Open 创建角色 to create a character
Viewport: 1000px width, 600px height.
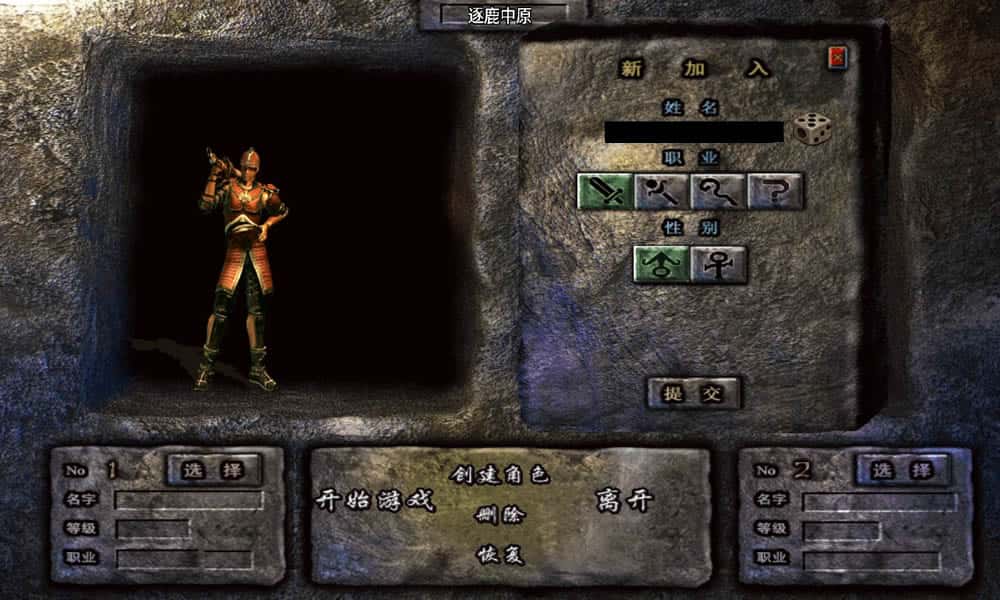[x=500, y=475]
